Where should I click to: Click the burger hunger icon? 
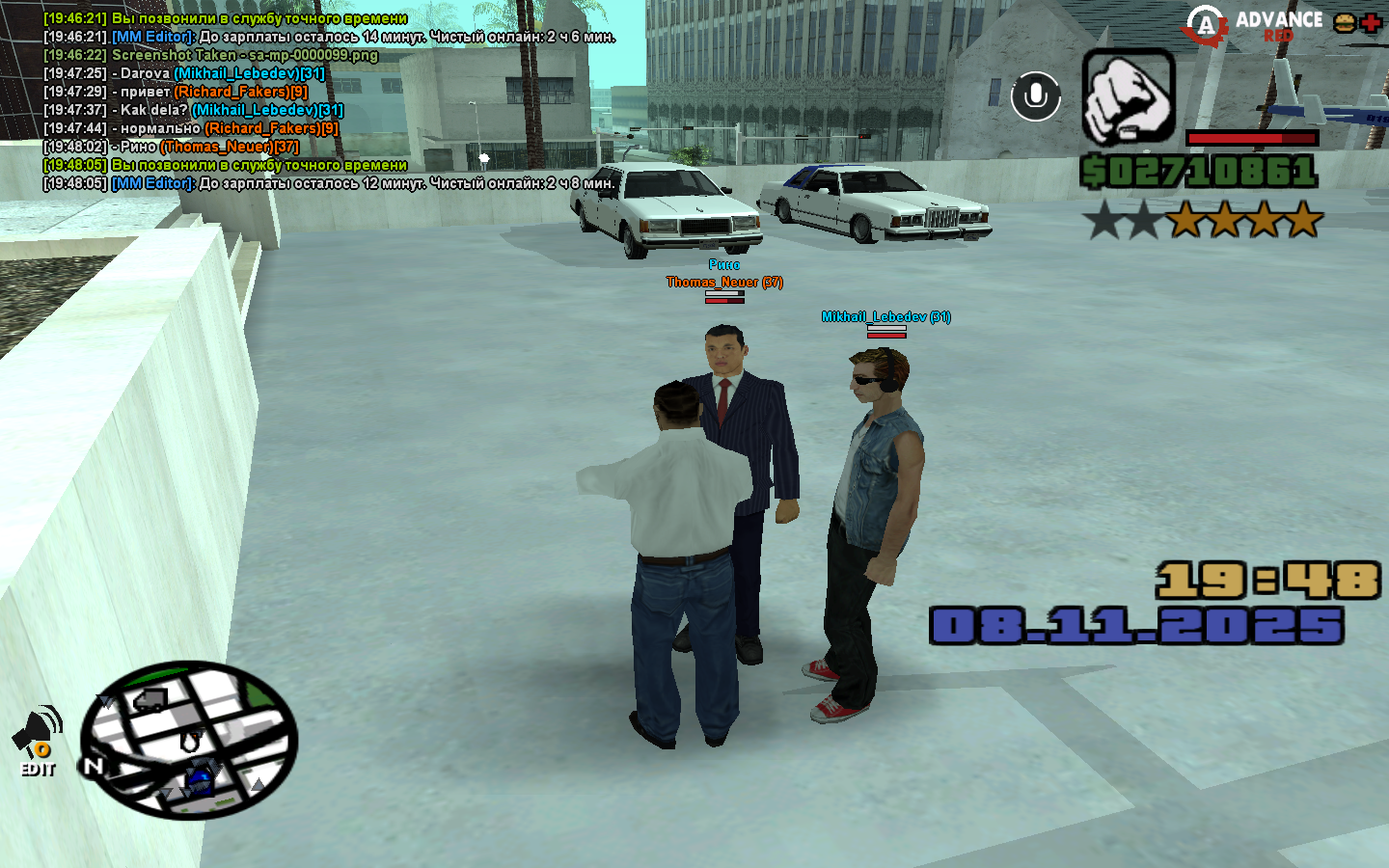(x=1345, y=23)
